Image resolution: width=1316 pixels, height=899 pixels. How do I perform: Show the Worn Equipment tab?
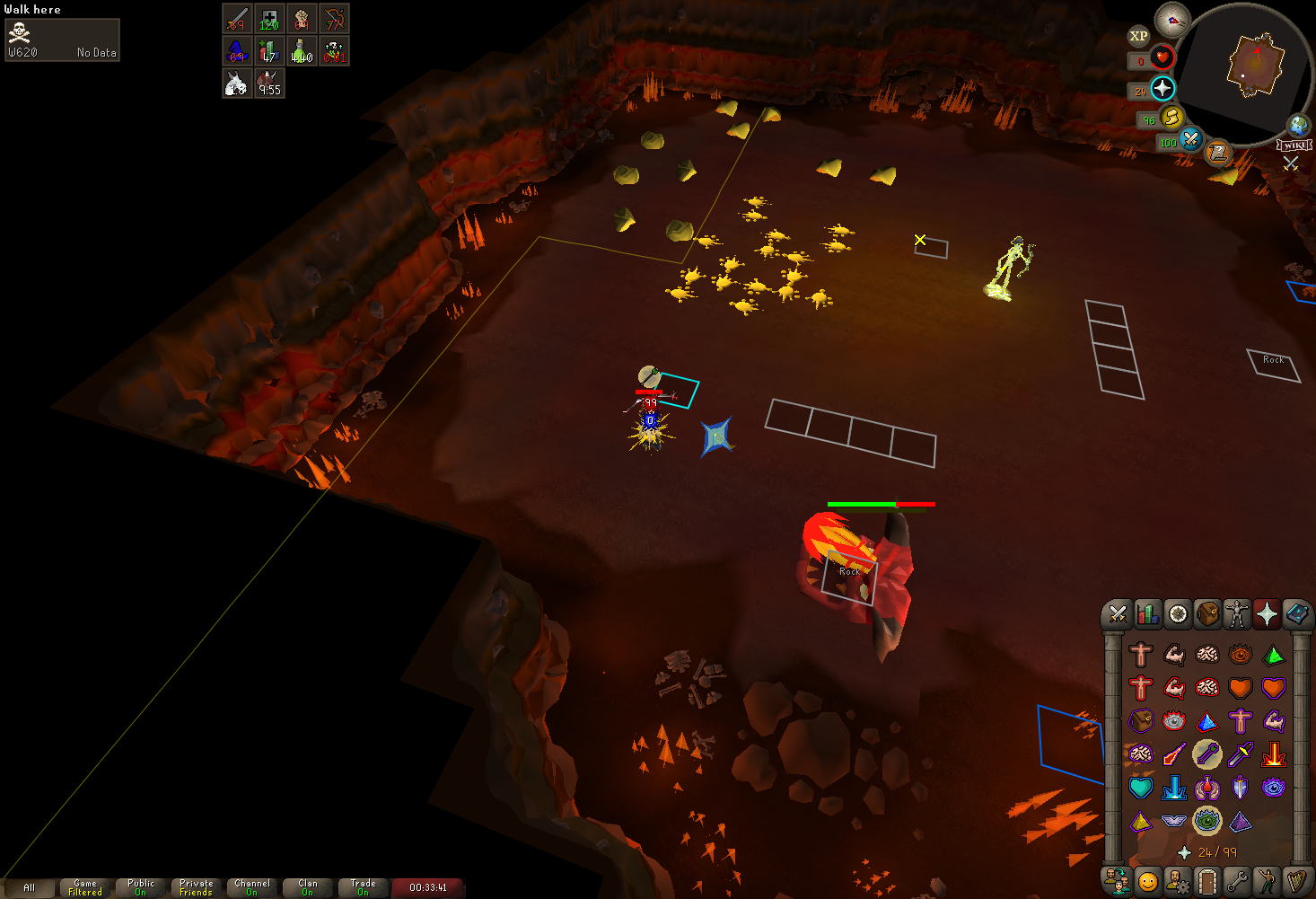pyautogui.click(x=1237, y=614)
